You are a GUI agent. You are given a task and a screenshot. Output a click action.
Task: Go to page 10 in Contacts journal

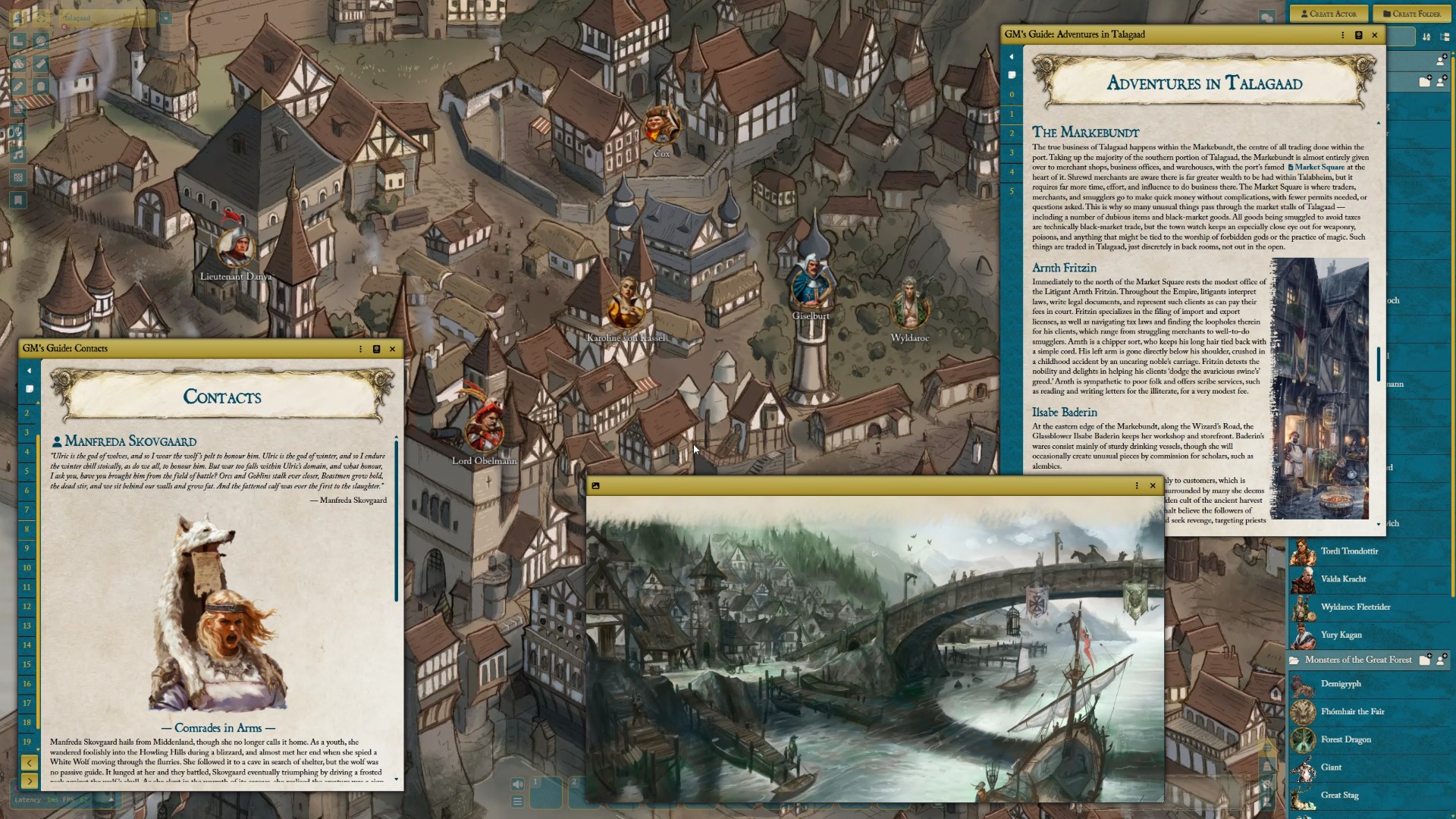pos(27,568)
